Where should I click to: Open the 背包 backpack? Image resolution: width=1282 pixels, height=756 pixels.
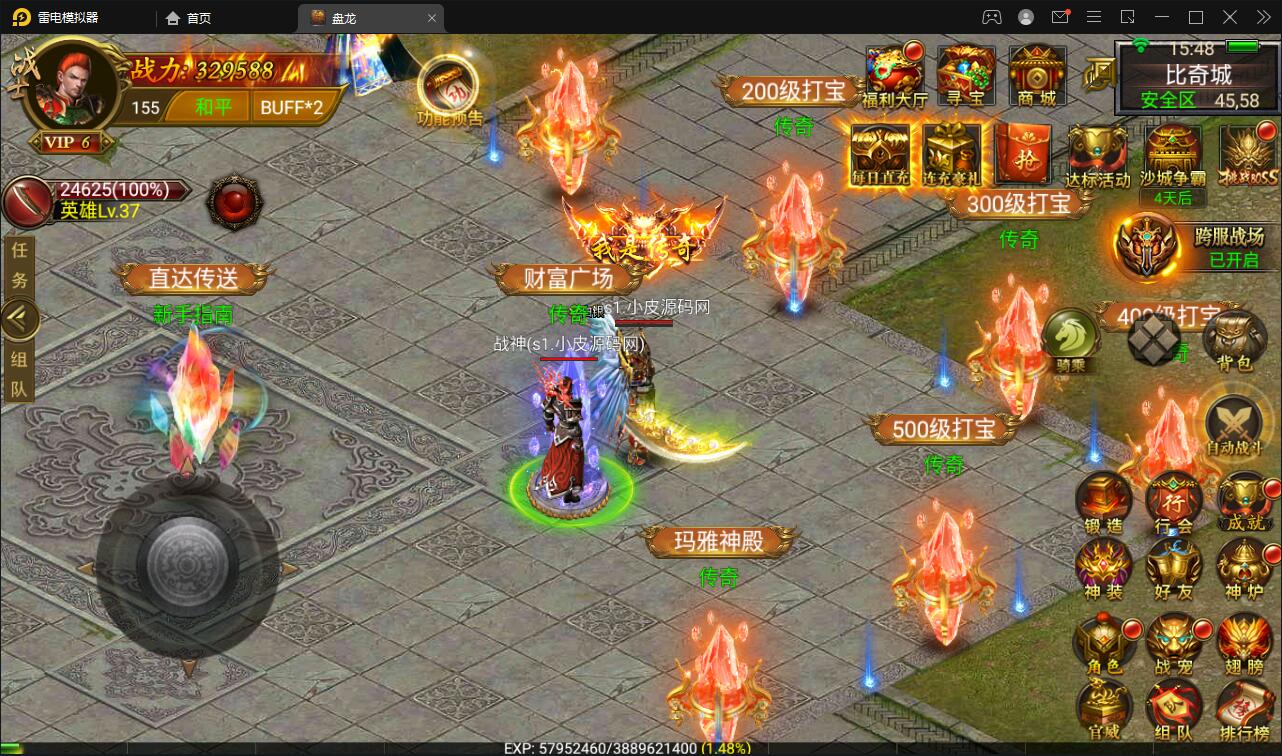[x=1235, y=340]
